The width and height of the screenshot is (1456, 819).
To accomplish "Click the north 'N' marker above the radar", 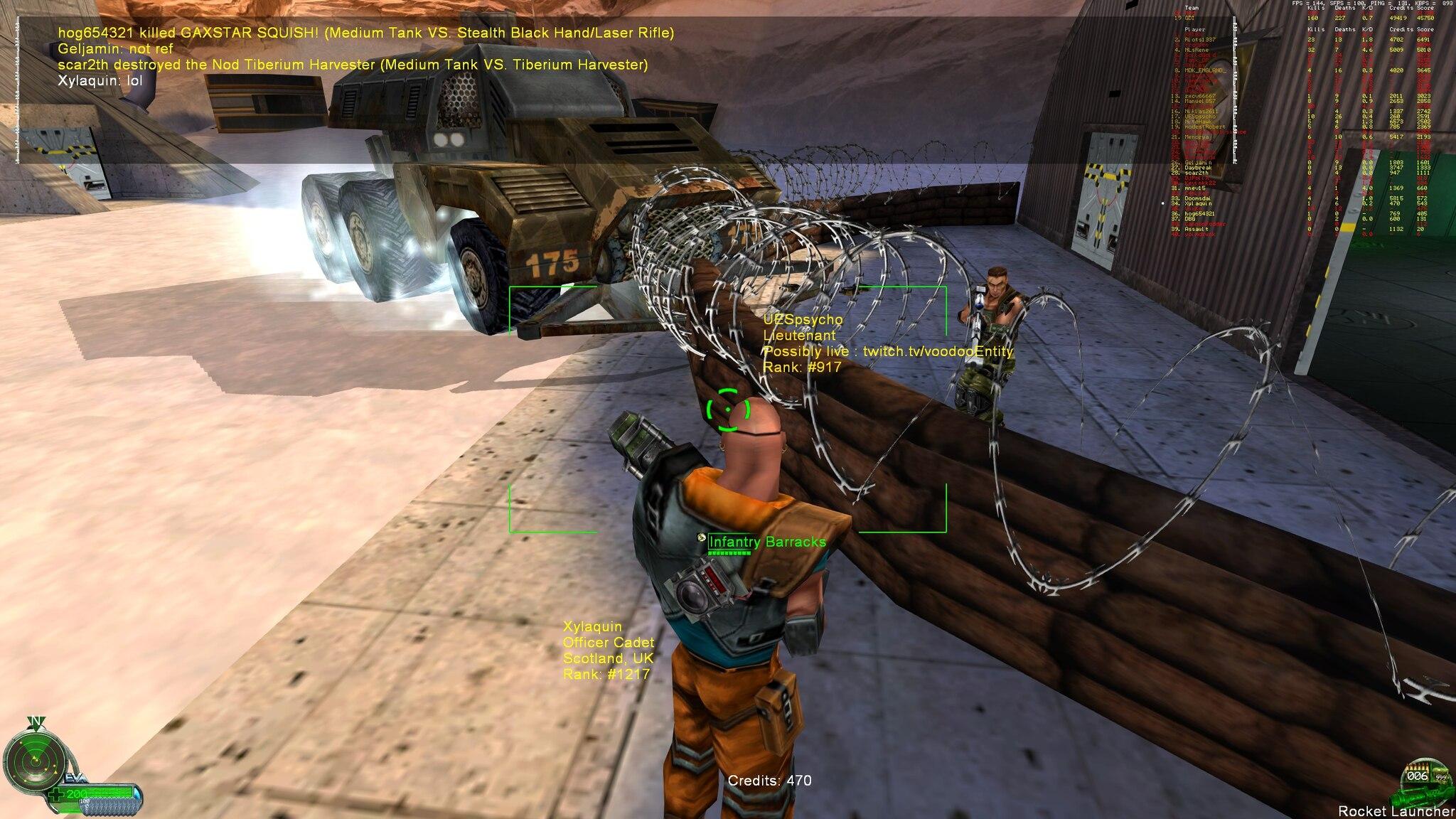I will (x=36, y=720).
